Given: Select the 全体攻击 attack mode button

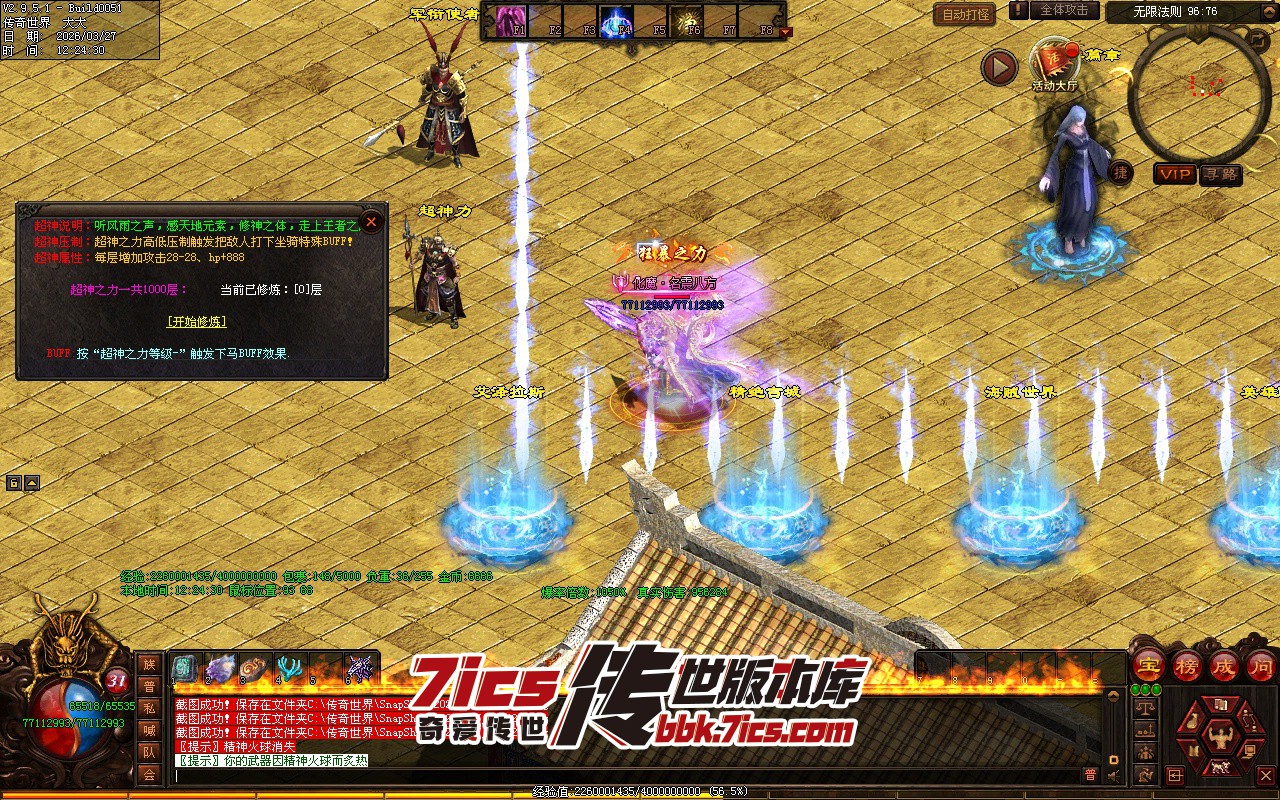Looking at the screenshot, I should 1064,10.
